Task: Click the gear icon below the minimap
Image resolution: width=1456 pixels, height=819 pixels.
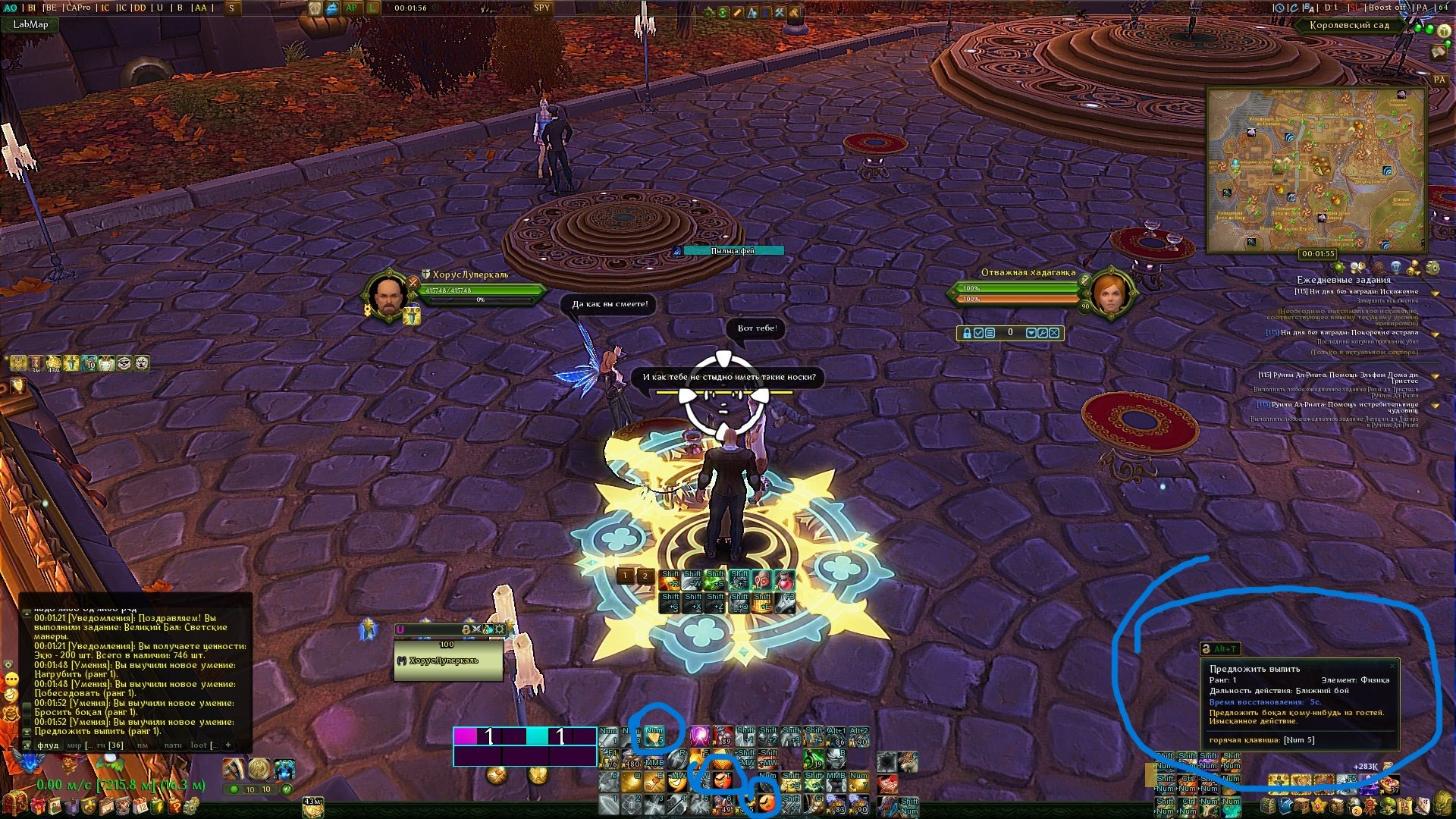Action: [x=1432, y=268]
